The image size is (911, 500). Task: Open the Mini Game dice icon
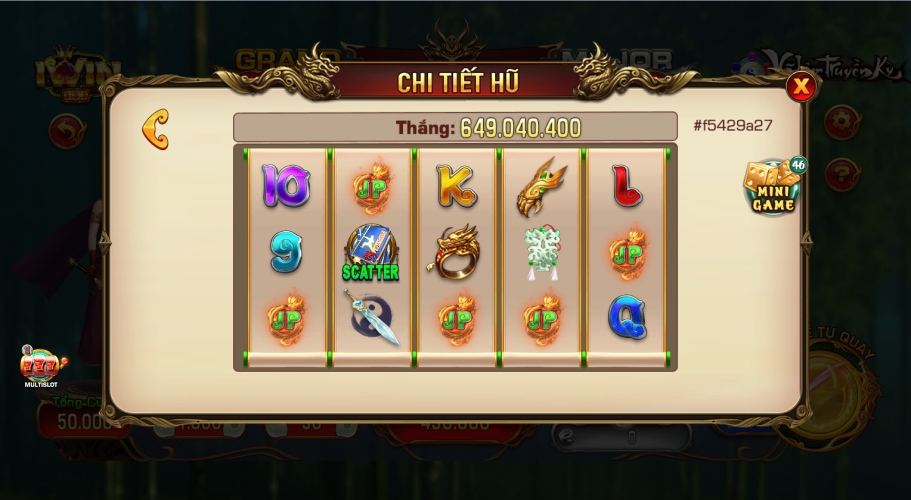(772, 186)
